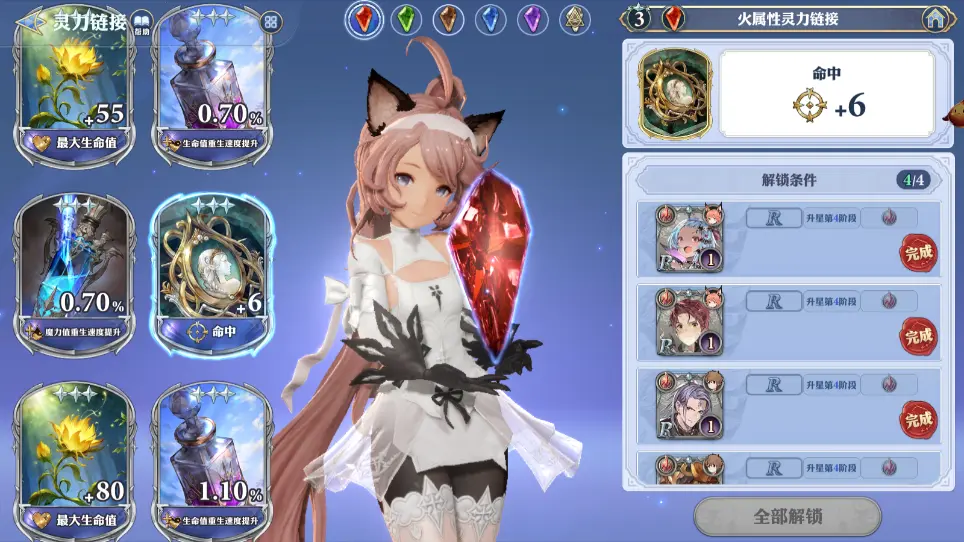Select the red fire crystal tab
This screenshot has width=964, height=542.
(x=363, y=19)
